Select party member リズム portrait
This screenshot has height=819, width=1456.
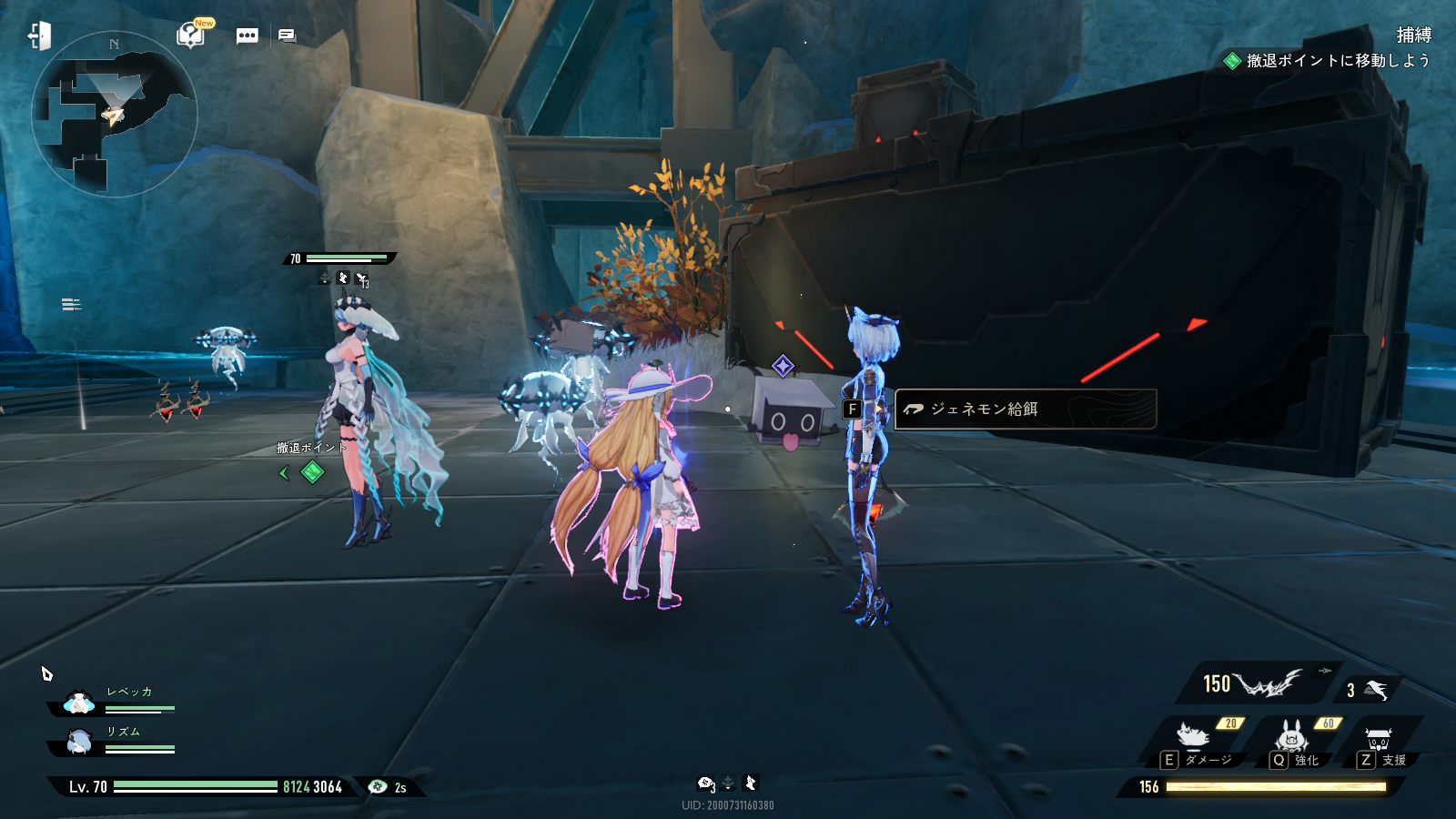(x=79, y=743)
